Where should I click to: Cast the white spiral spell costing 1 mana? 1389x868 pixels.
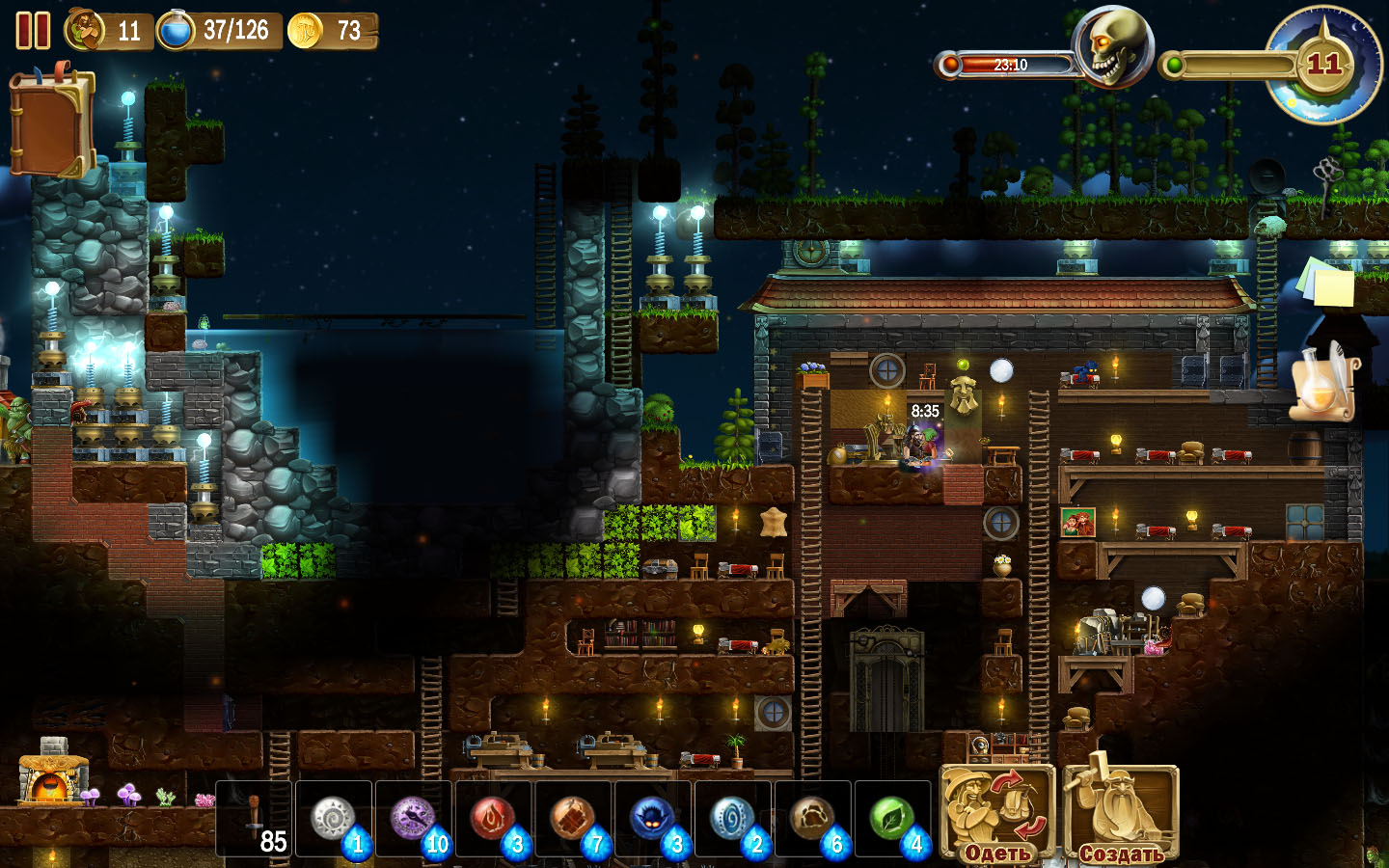tap(334, 820)
